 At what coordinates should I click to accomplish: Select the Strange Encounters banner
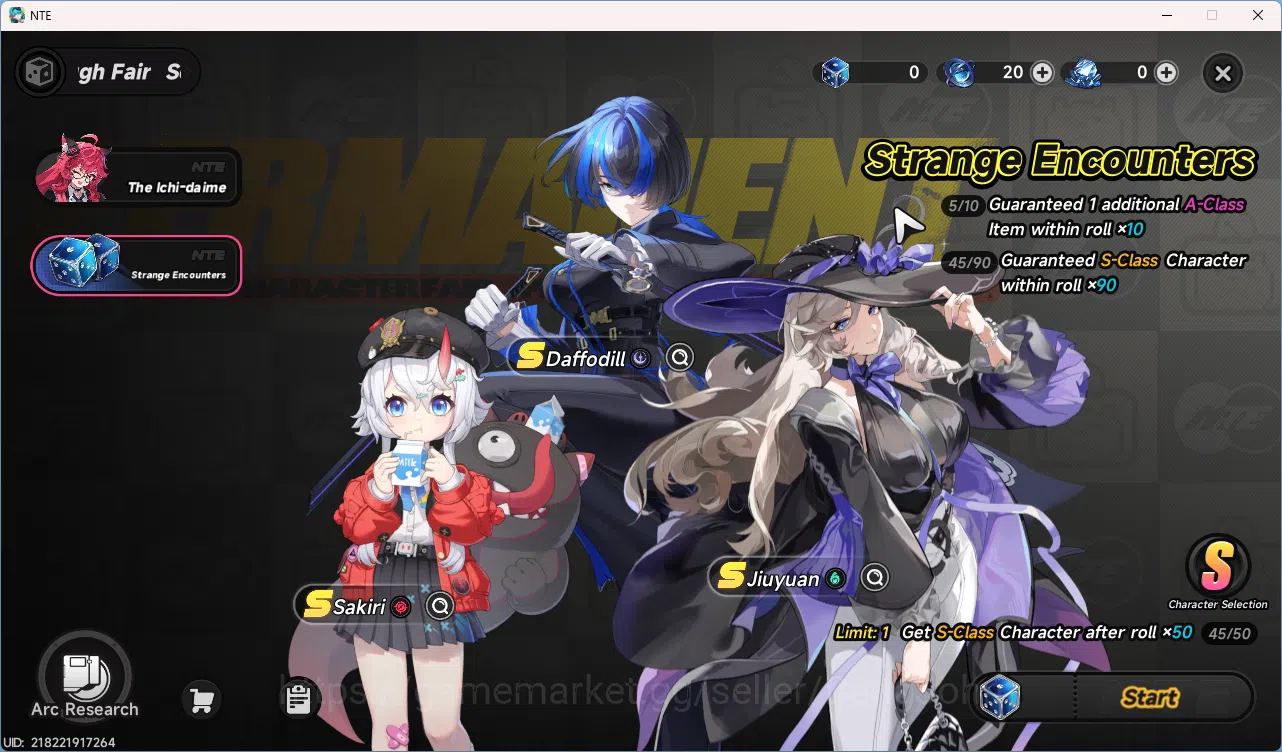(137, 265)
